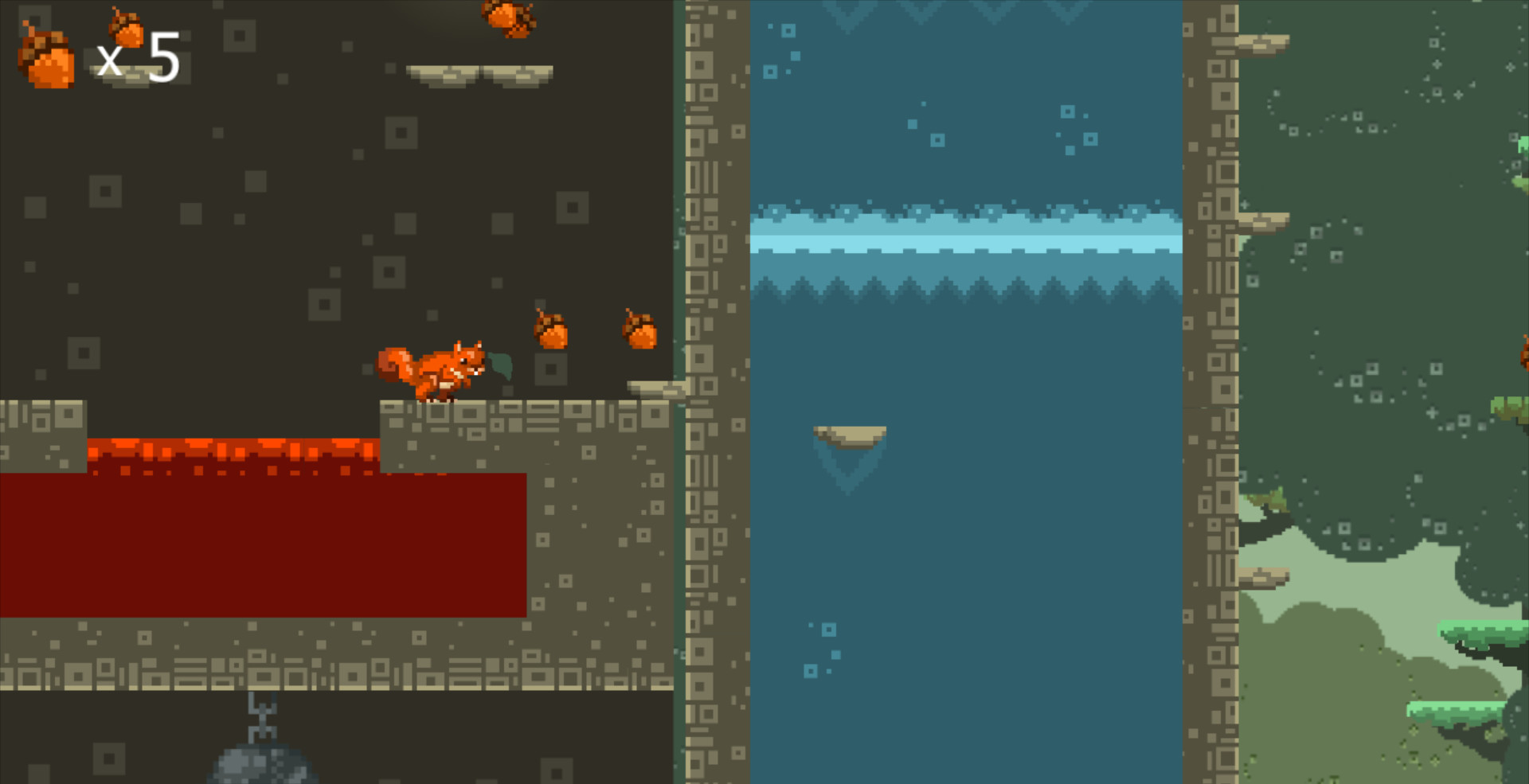Click the x5 acorn count text

click(139, 56)
